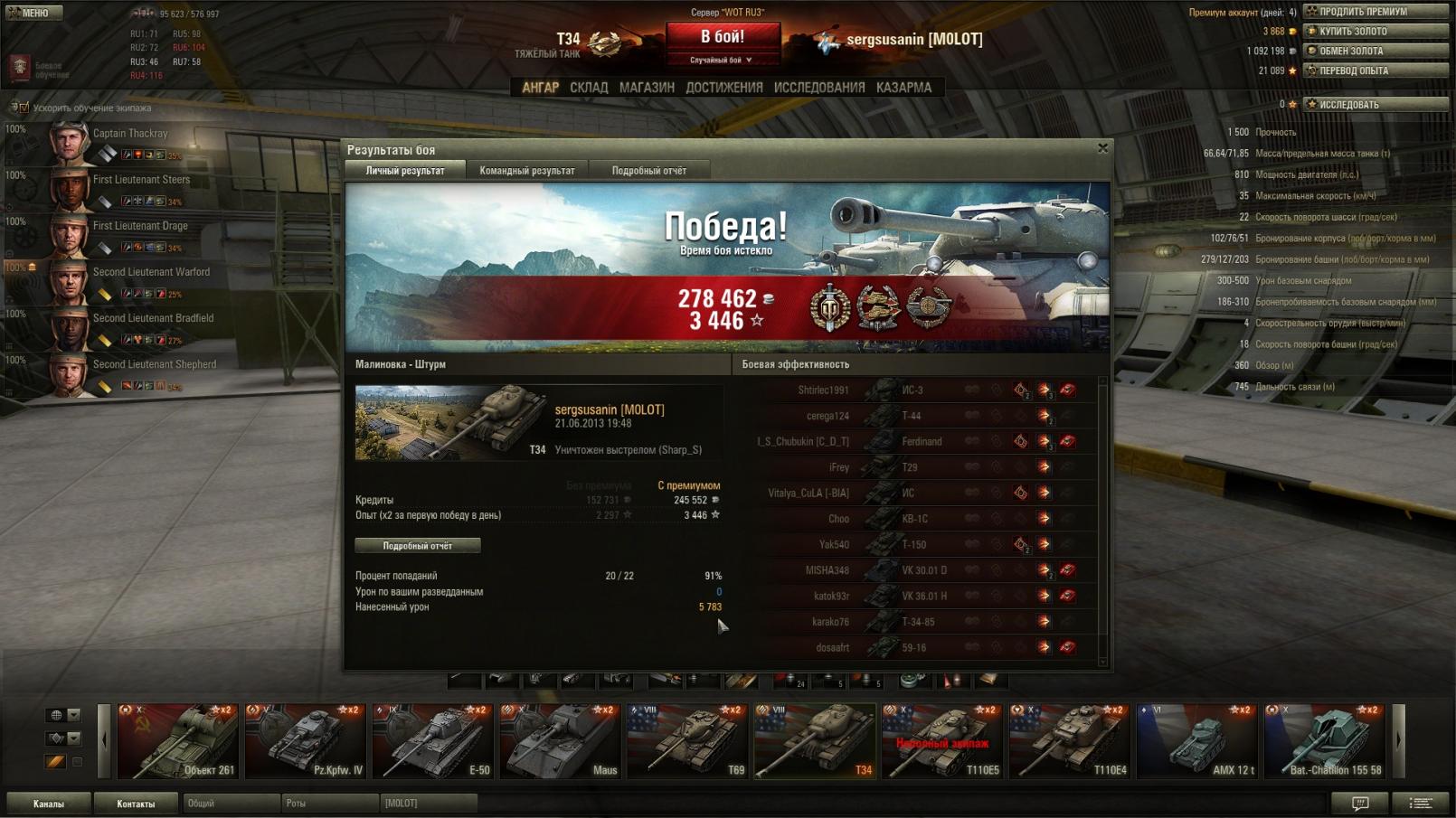
Task: Open the Каналы chat channels button
Action: pos(49,804)
